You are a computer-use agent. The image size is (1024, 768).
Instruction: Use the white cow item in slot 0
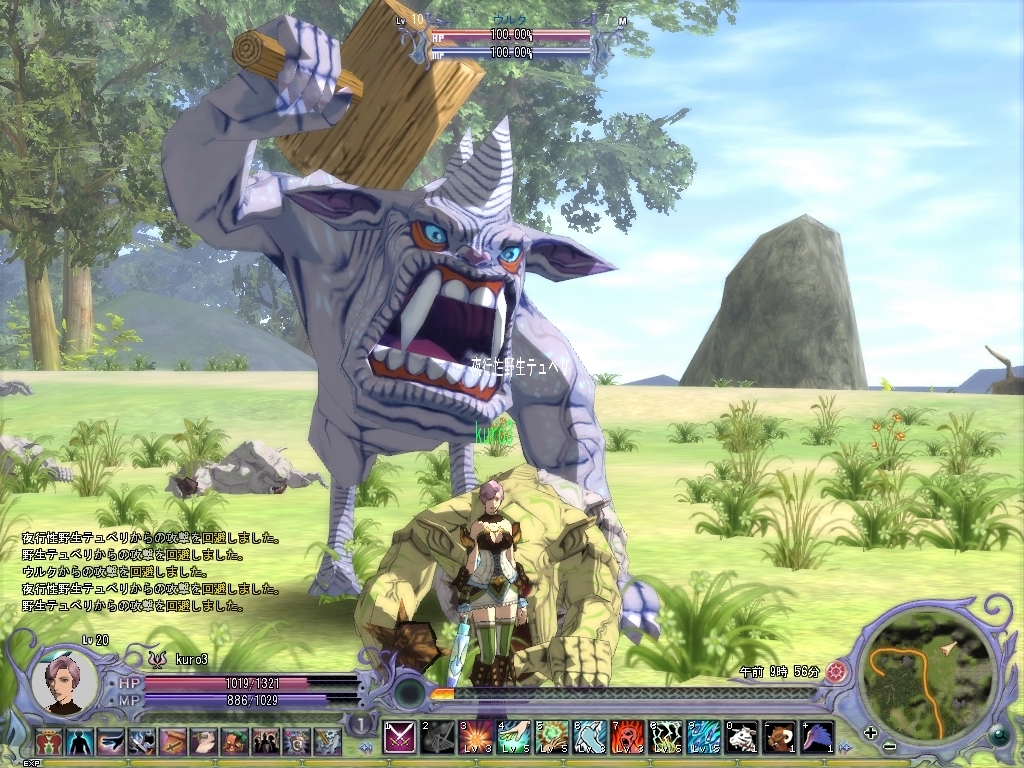pyautogui.click(x=742, y=737)
